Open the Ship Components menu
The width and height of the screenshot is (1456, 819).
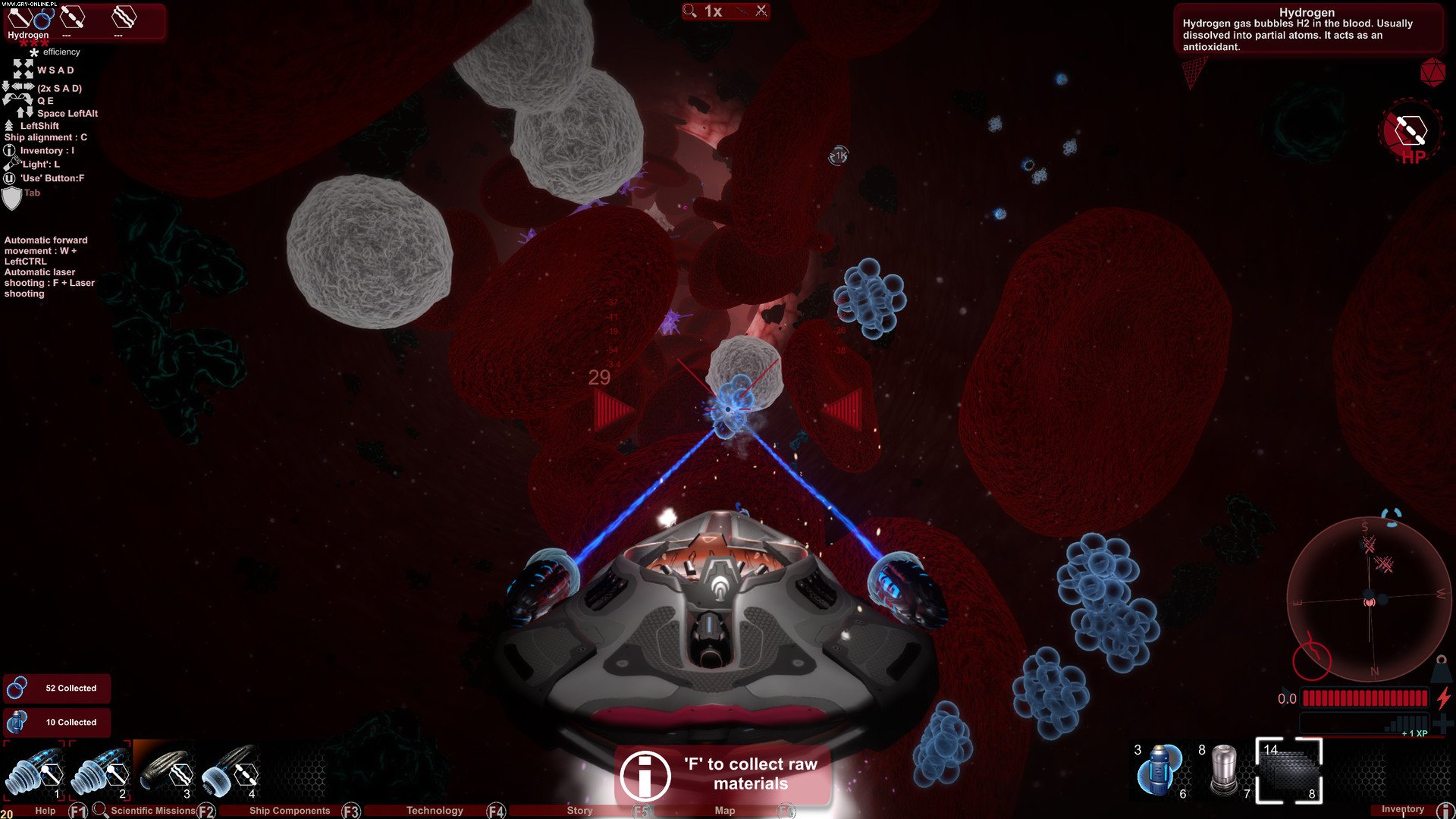click(x=290, y=811)
